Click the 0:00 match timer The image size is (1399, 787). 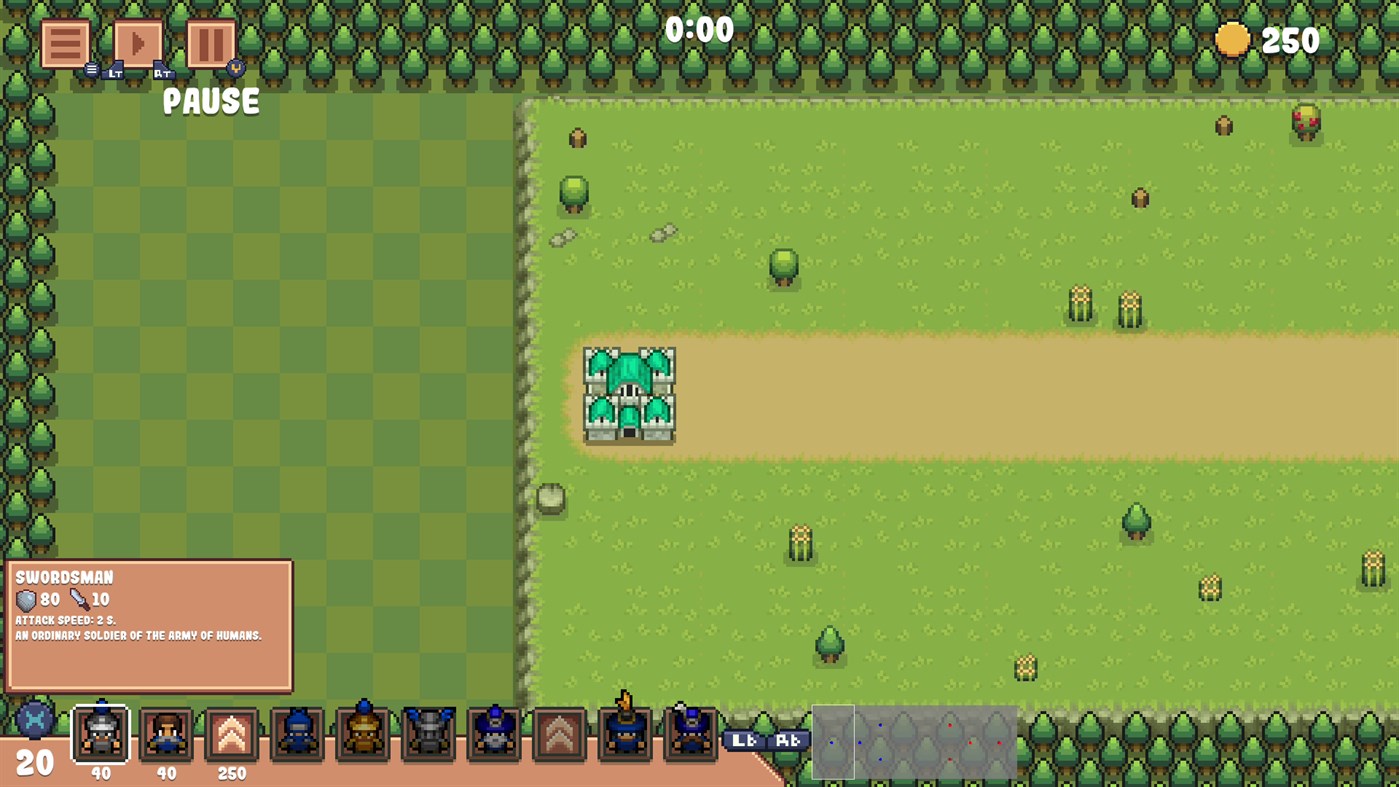coord(701,29)
